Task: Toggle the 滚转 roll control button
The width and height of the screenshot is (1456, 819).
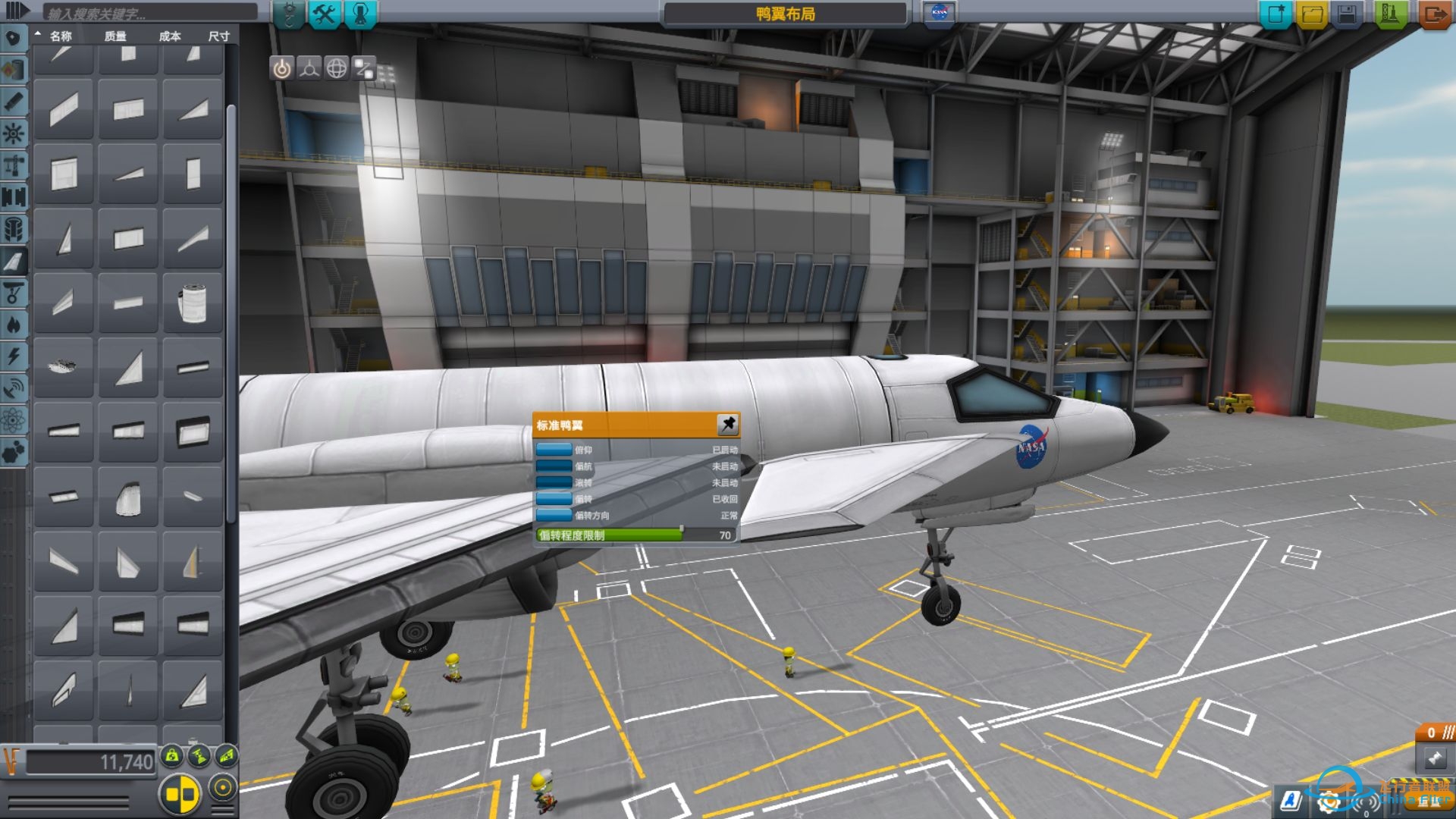Action: [x=554, y=482]
